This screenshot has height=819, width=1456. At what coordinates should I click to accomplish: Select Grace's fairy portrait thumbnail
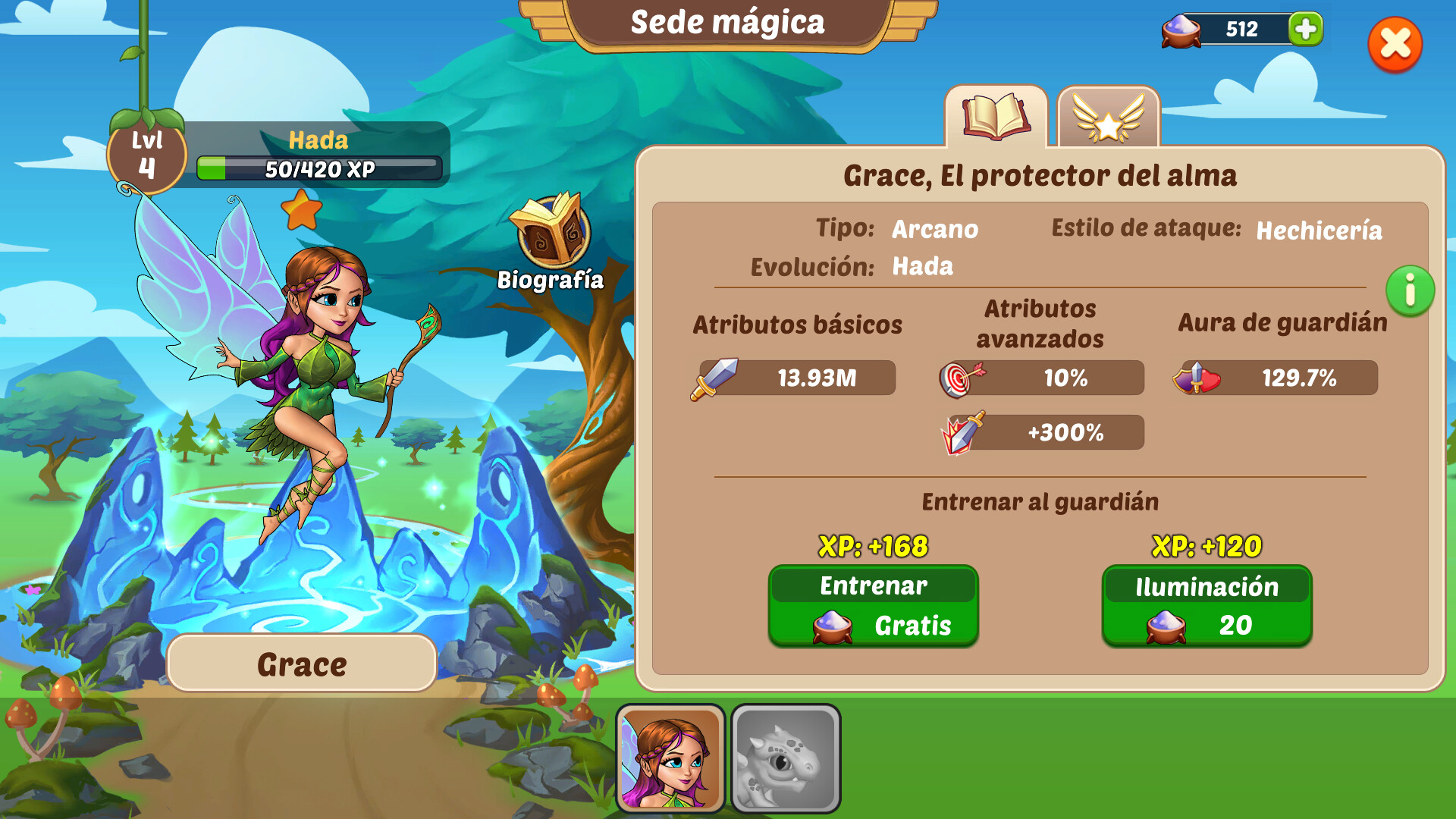670,761
